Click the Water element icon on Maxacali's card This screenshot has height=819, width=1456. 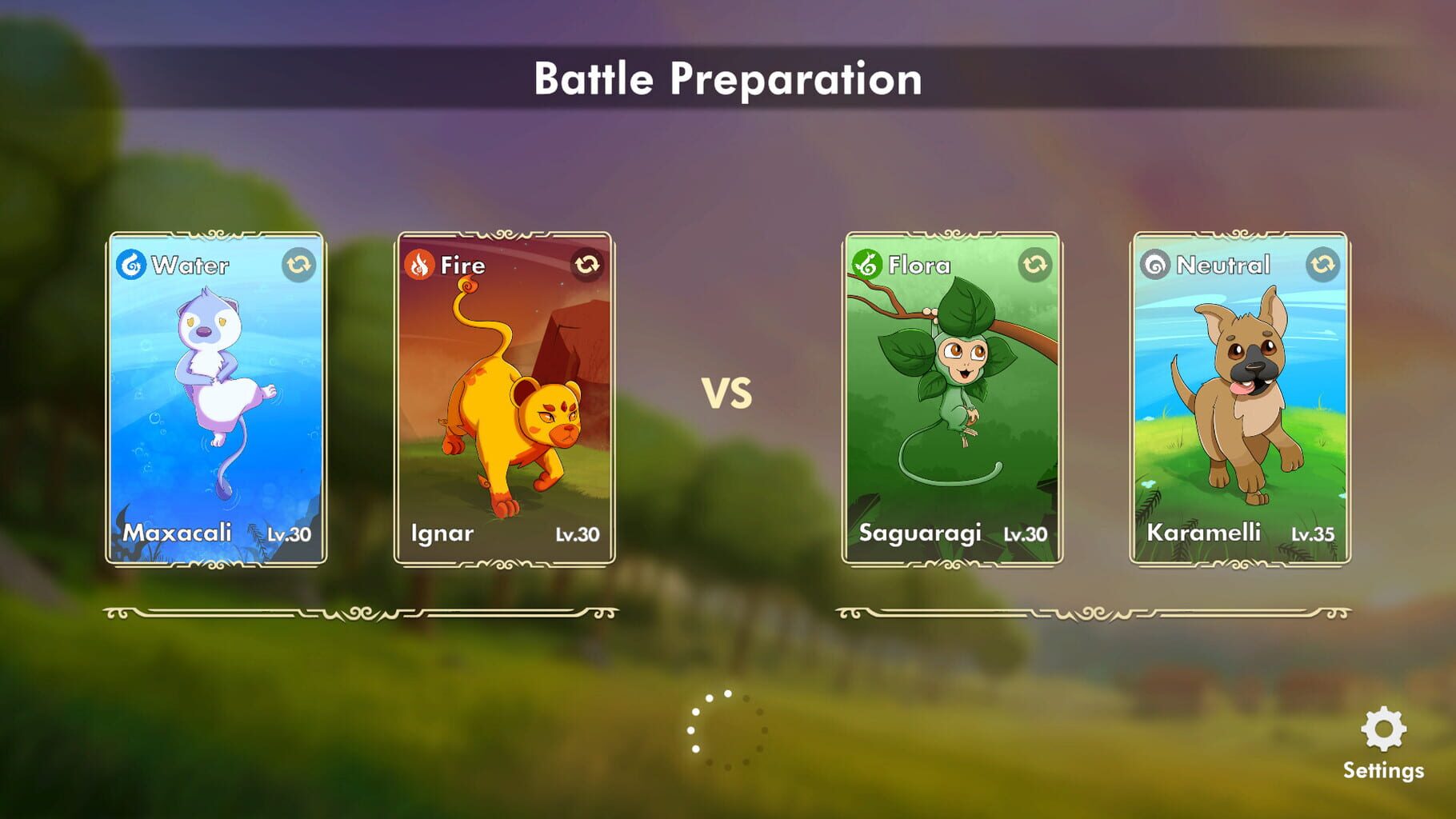click(133, 266)
